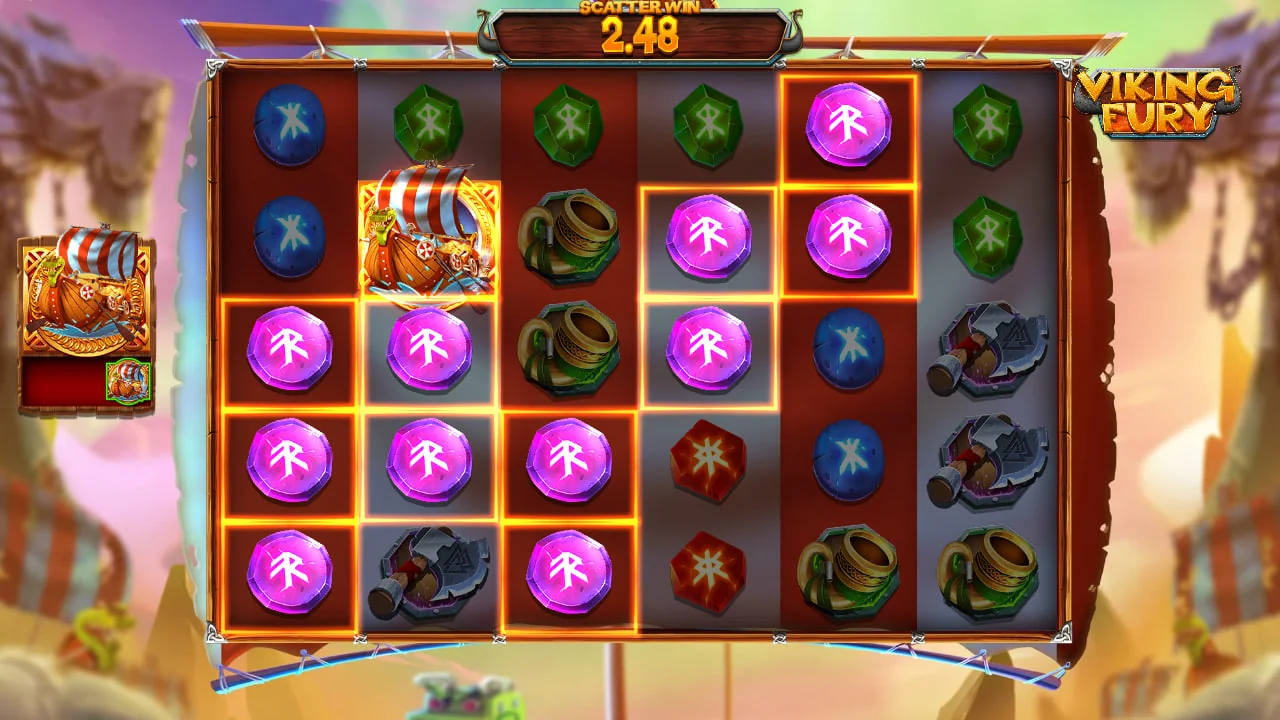The image size is (1280, 720).
Task: Click the pink rune symbol on the first reel
Action: click(x=289, y=350)
